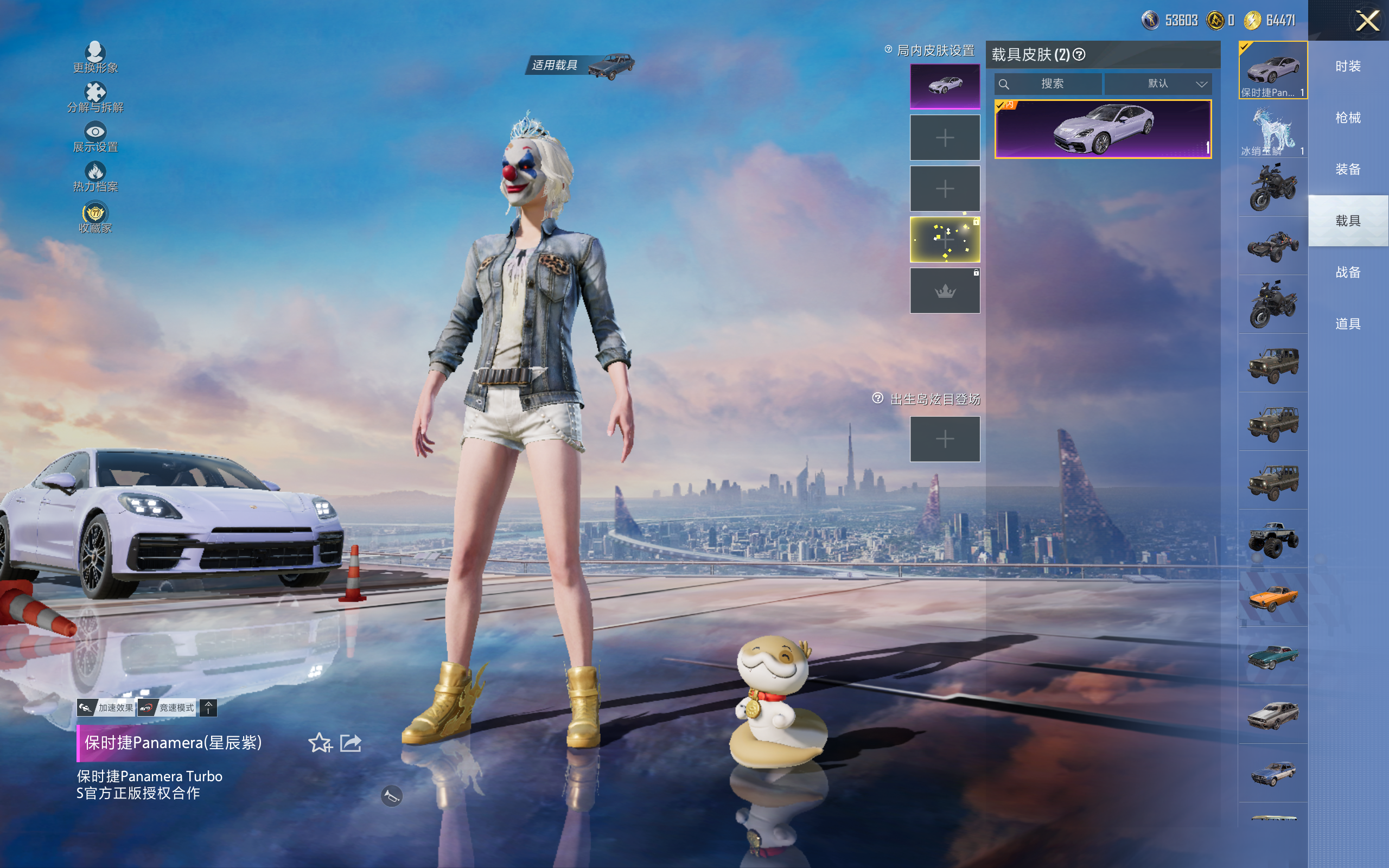Screen dimensions: 1389x868
Task: Share the Panamera skin
Action: point(351,743)
